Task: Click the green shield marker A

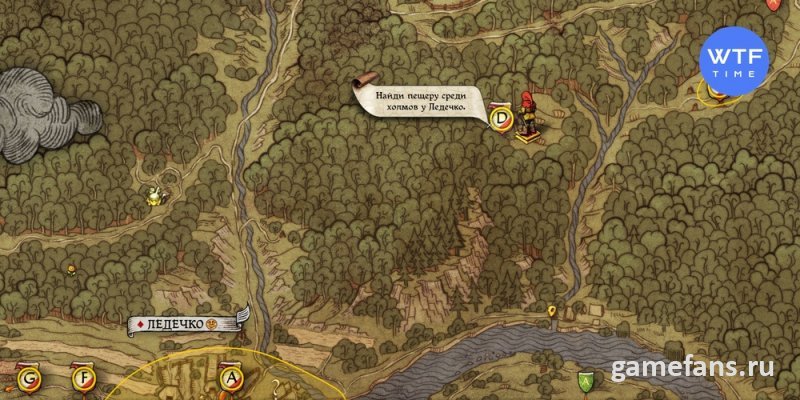Action: pos(585,380)
